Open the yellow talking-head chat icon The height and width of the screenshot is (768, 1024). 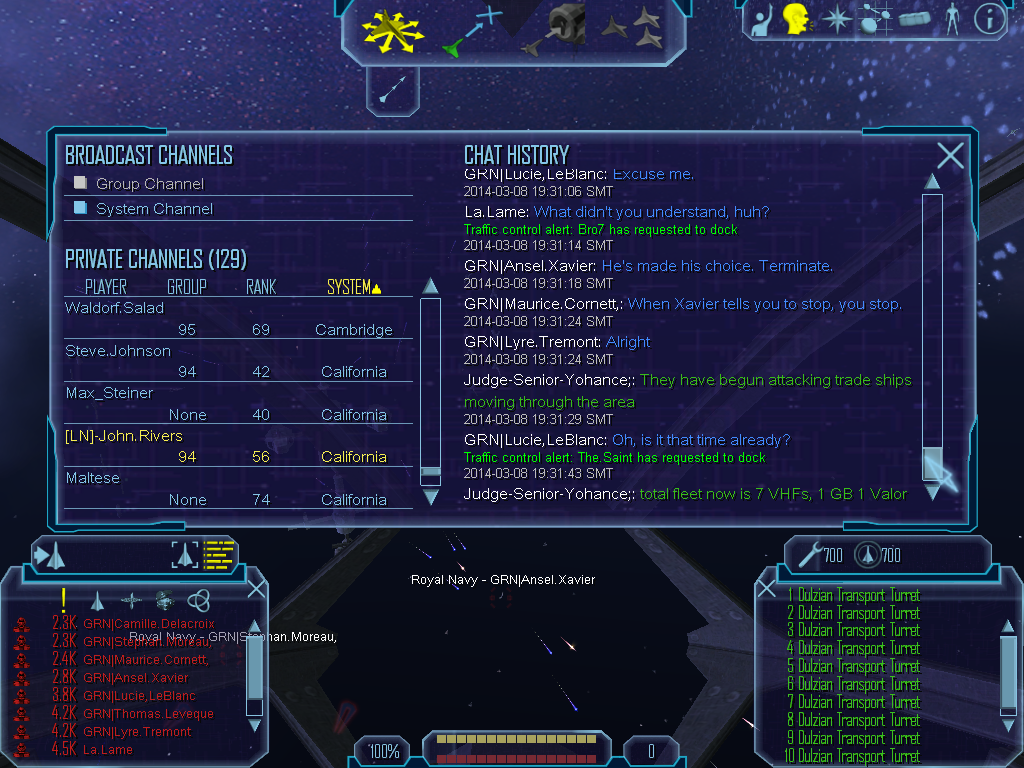click(795, 19)
